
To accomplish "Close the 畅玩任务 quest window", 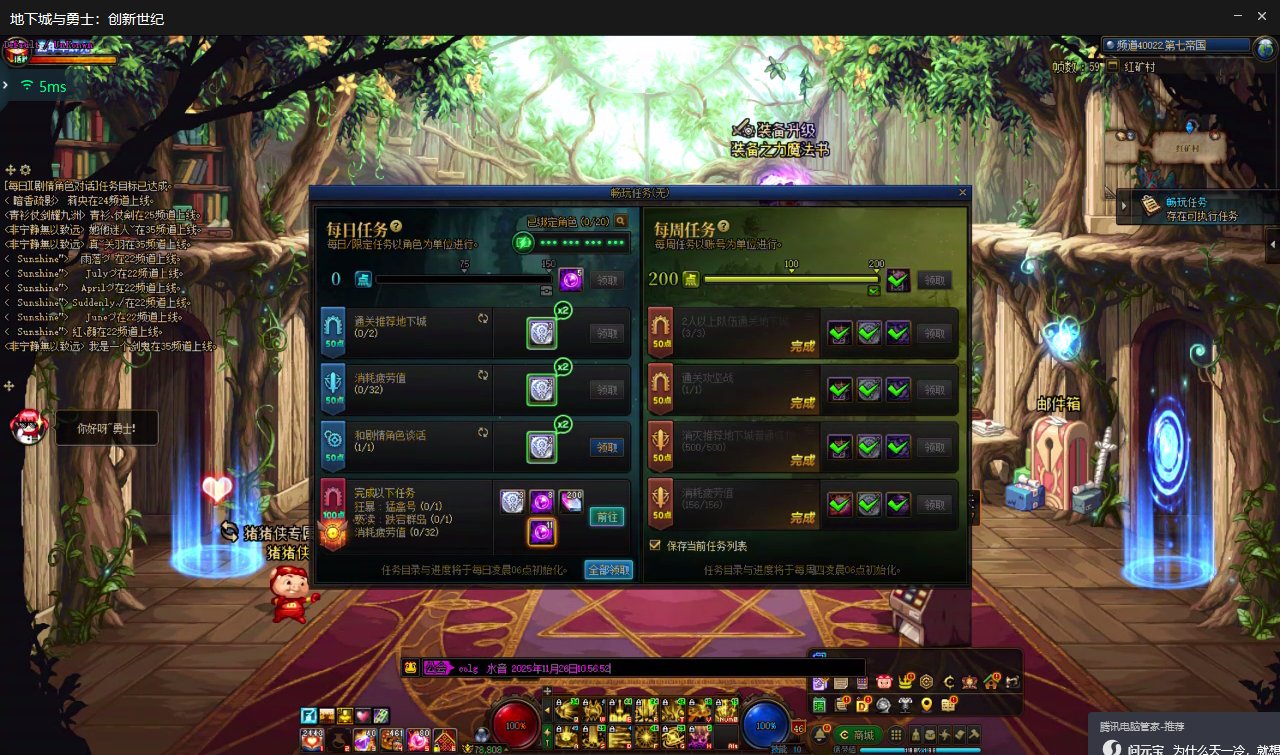I will (x=963, y=192).
